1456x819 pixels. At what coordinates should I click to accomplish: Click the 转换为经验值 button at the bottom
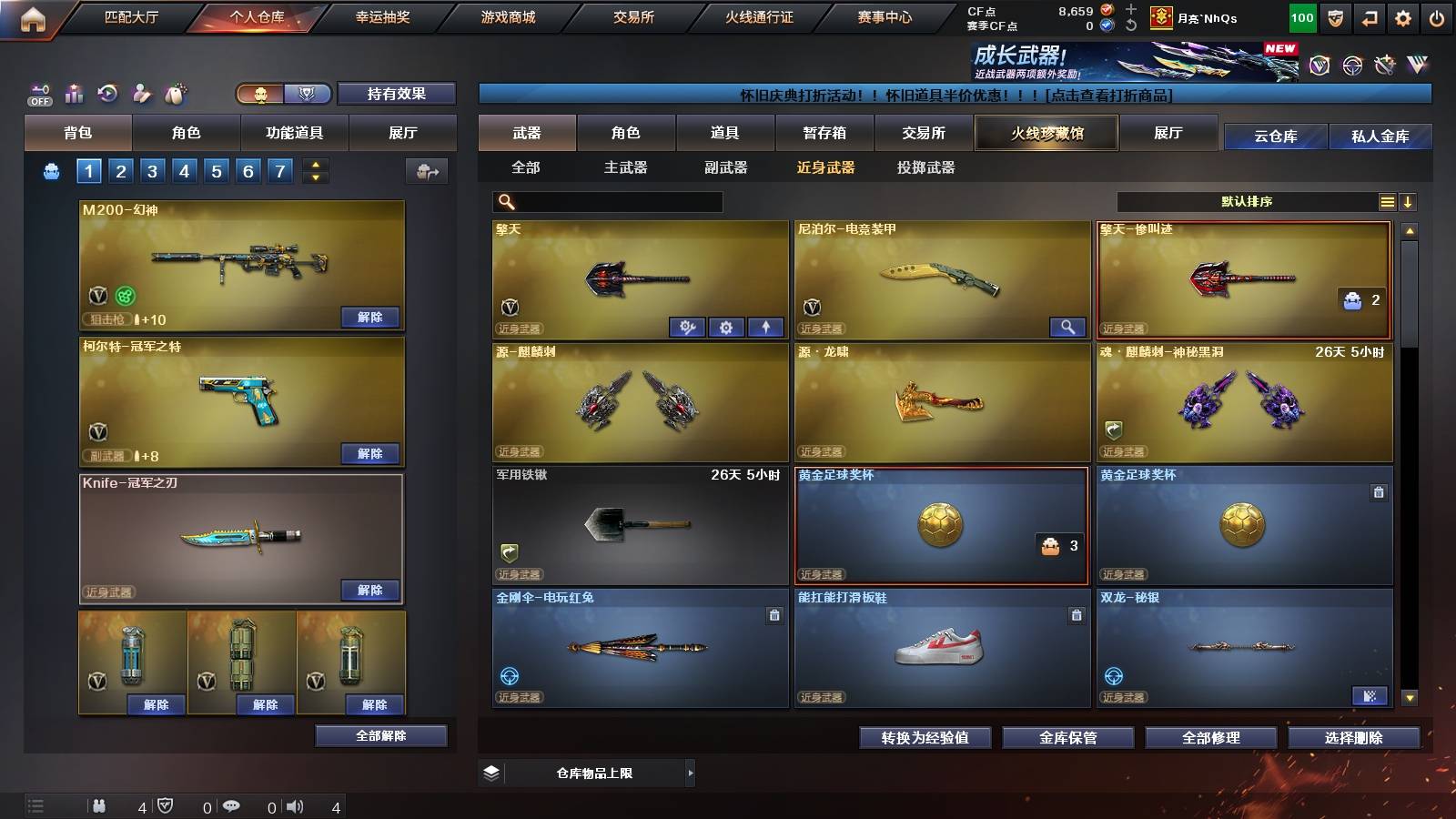(x=925, y=738)
